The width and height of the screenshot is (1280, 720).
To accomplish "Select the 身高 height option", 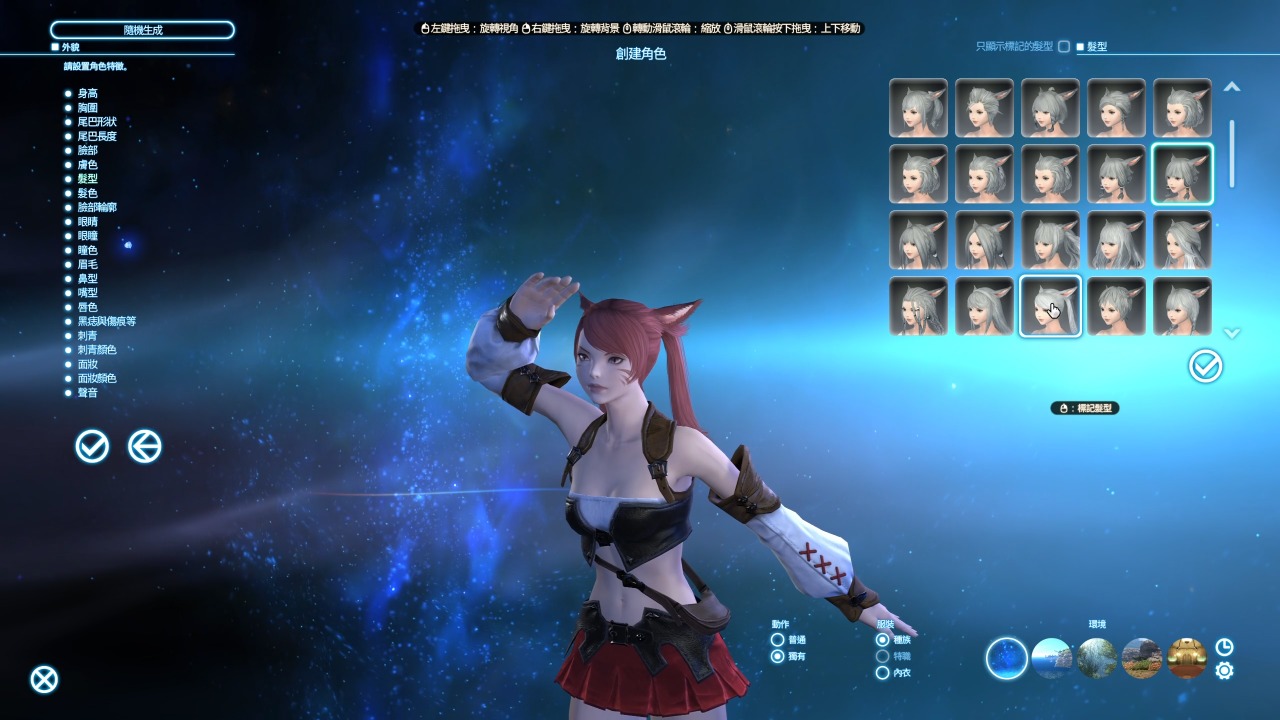I will click(87, 93).
